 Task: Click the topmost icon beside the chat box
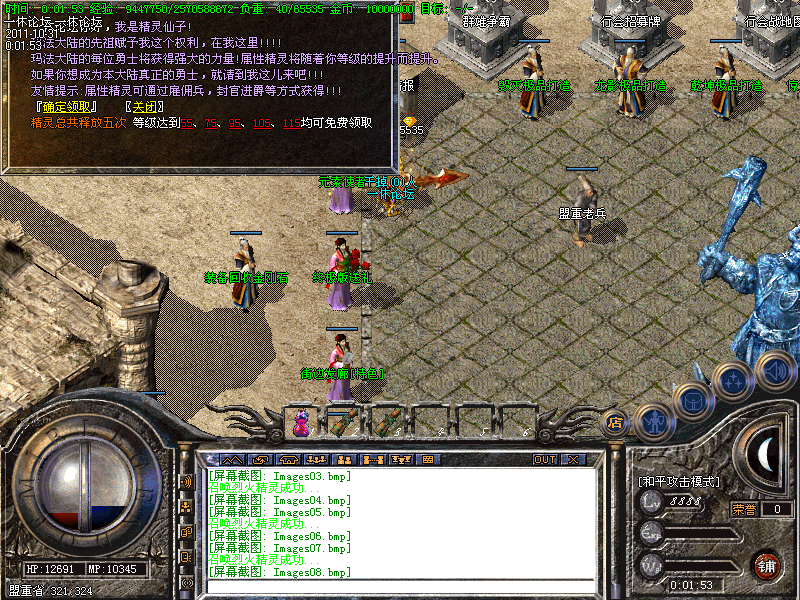[186, 481]
